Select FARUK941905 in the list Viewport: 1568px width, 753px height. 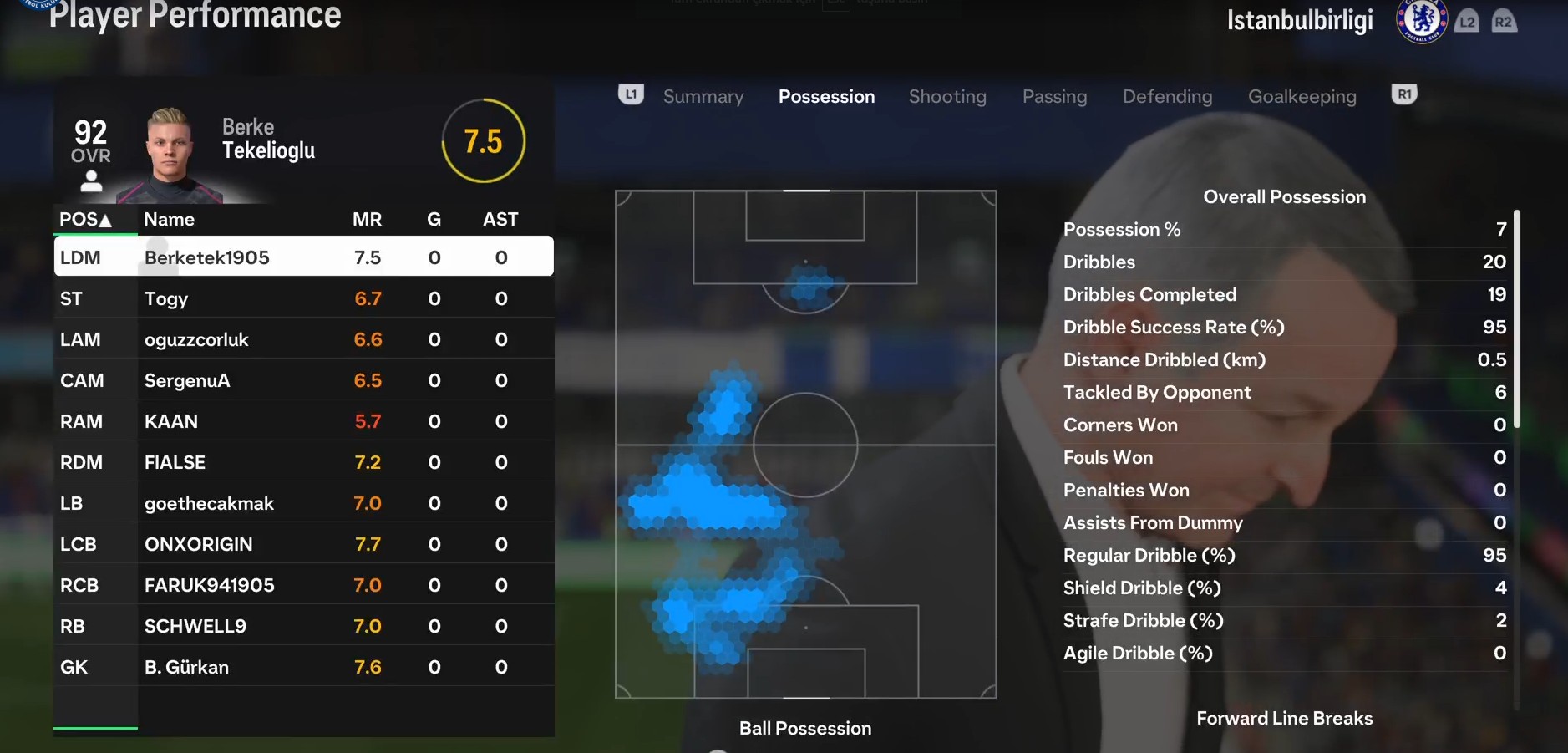tap(303, 585)
